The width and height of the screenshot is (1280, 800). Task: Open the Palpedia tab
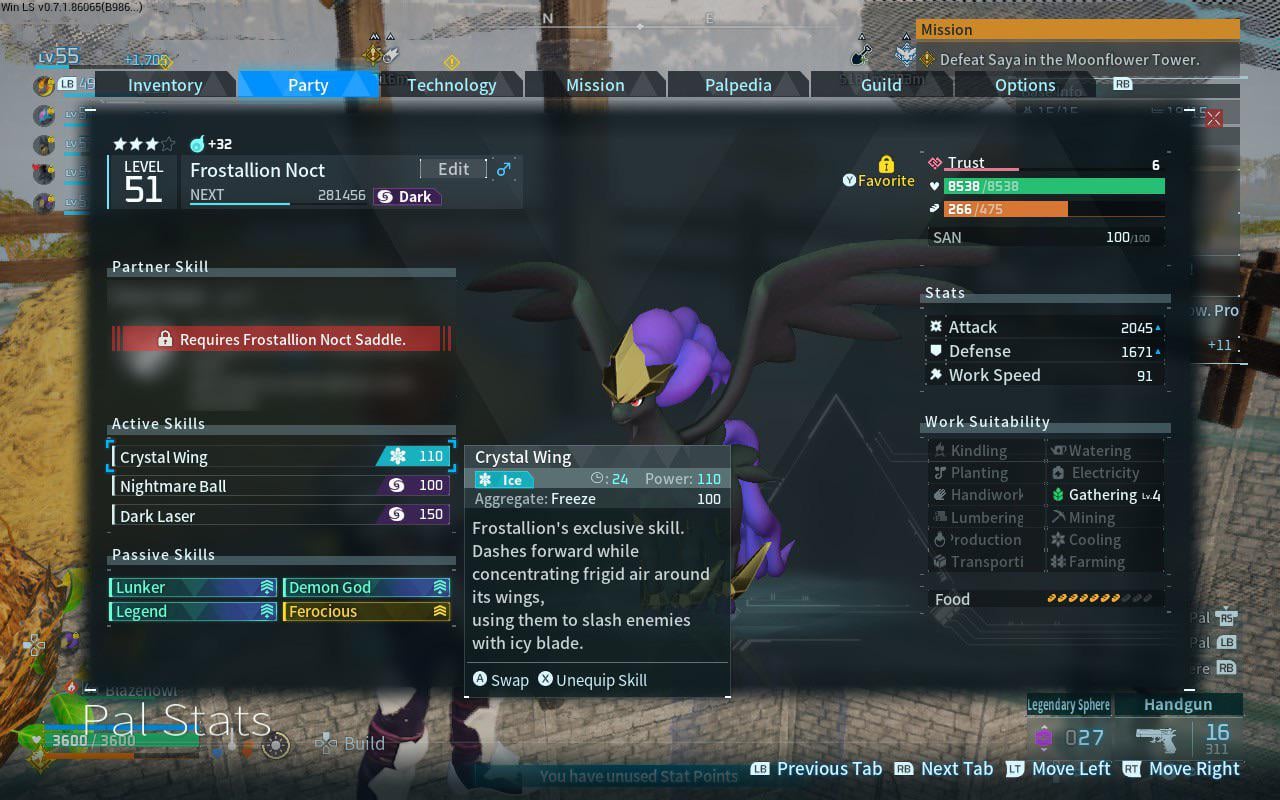click(738, 85)
